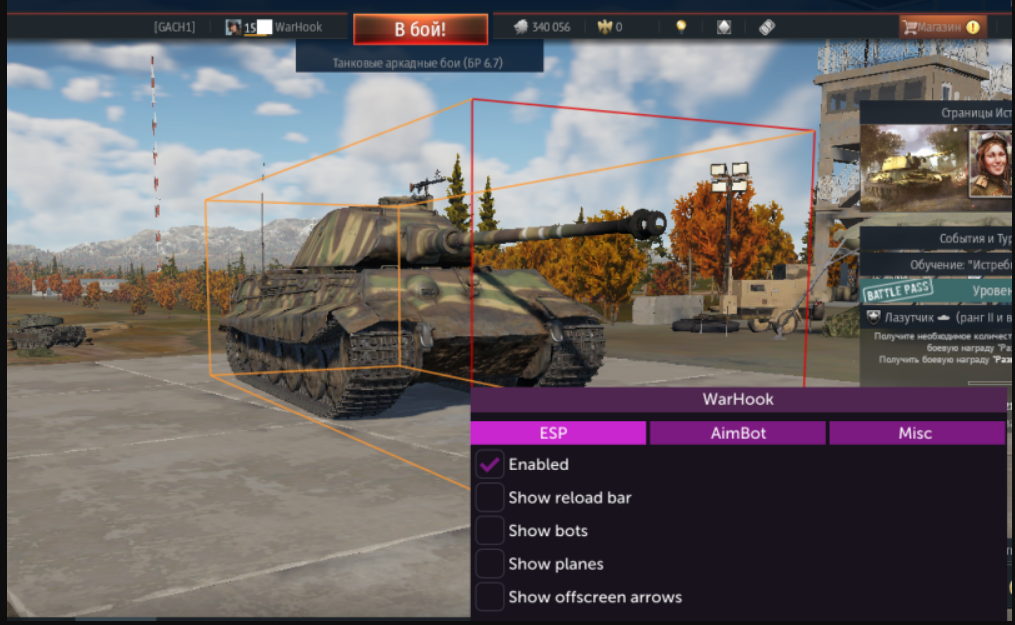Tick the Show bots checkbox
This screenshot has height=625, width=1015.
click(x=490, y=530)
